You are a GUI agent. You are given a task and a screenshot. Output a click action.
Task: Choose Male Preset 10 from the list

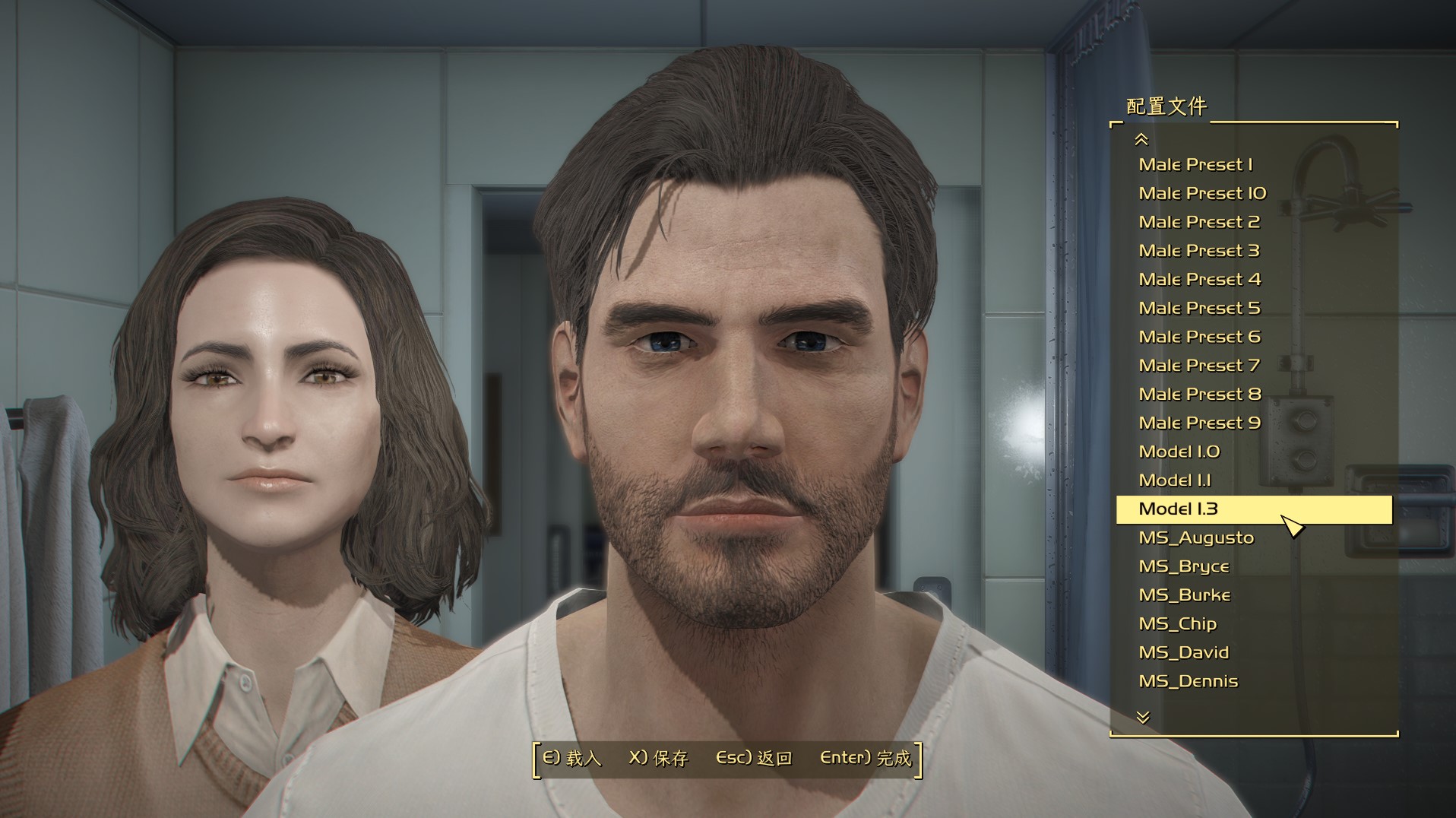click(1202, 194)
